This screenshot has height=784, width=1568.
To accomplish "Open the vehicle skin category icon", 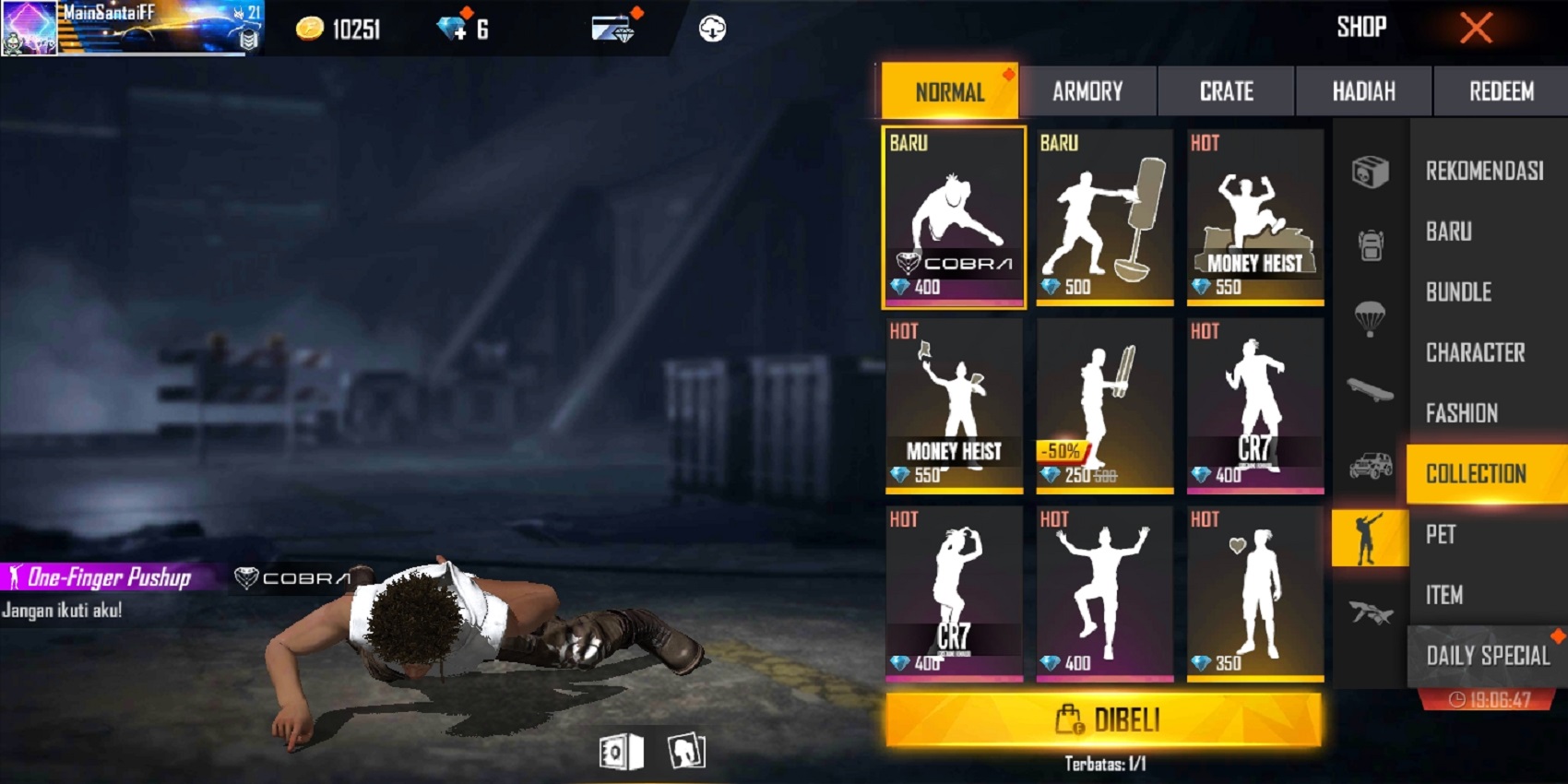I will pos(1369,464).
